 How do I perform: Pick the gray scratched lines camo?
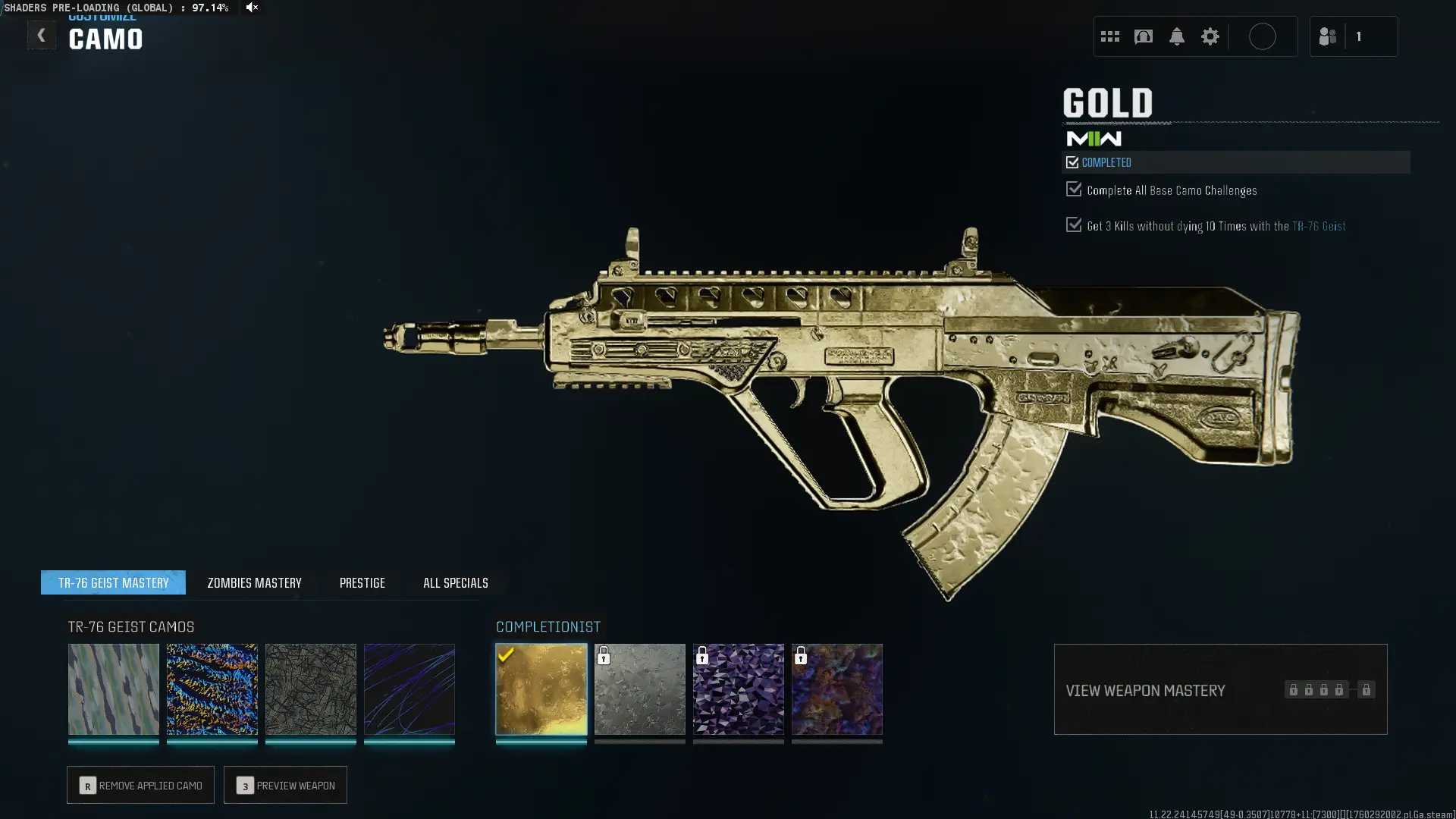pyautogui.click(x=311, y=689)
